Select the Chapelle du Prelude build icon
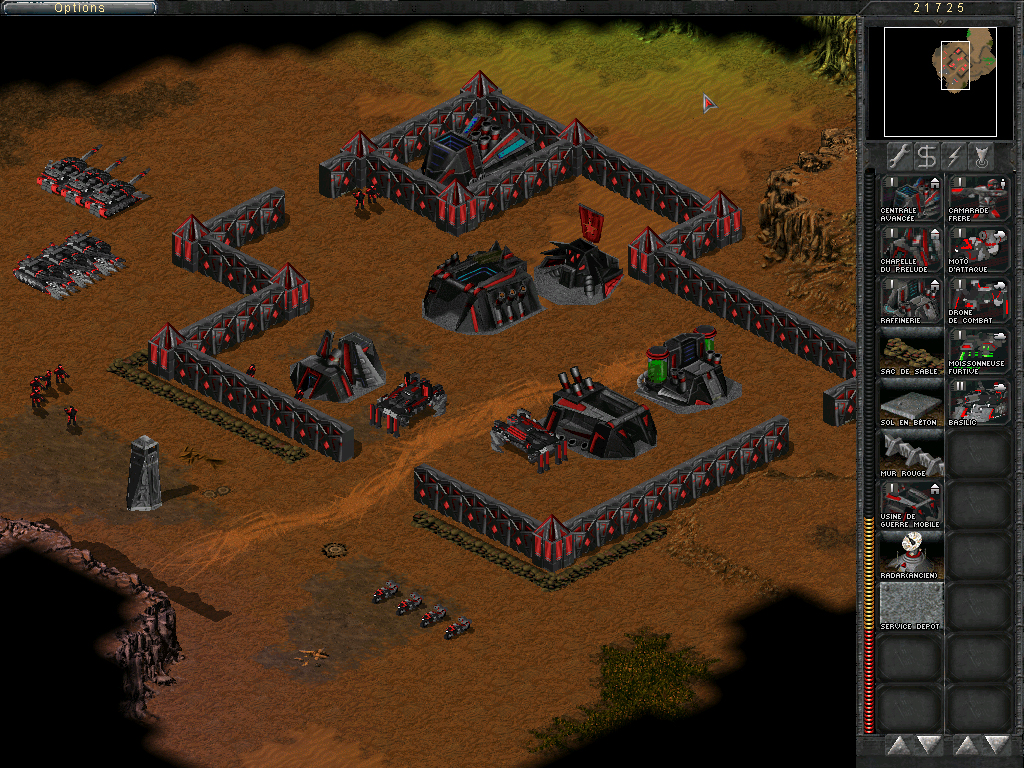Viewport: 1024px width, 768px height. point(911,249)
